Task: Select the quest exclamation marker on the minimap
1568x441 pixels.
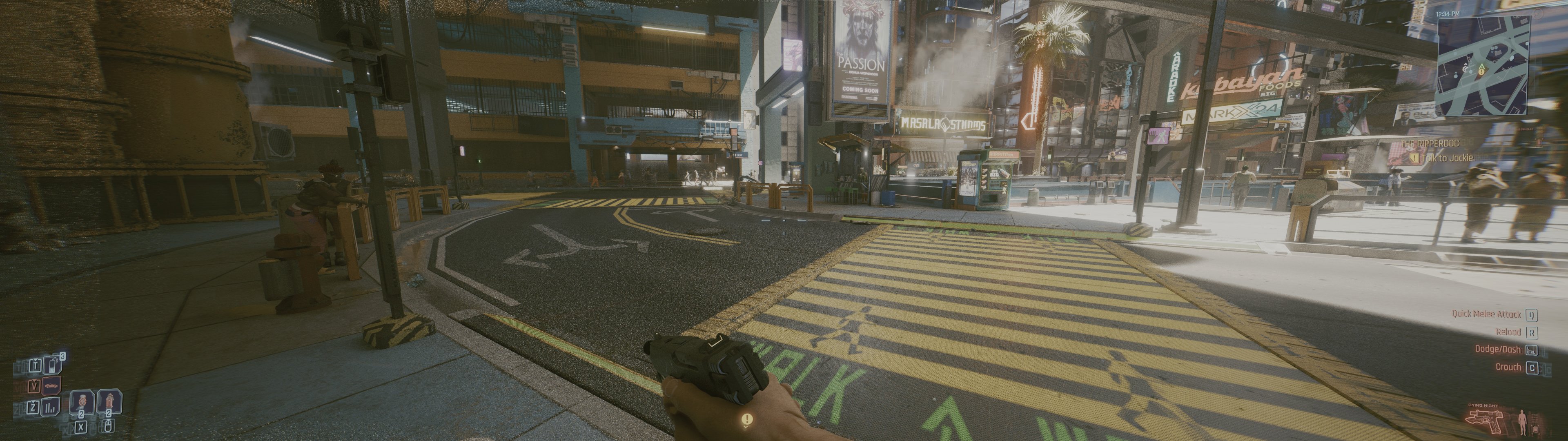Action: [1481, 73]
